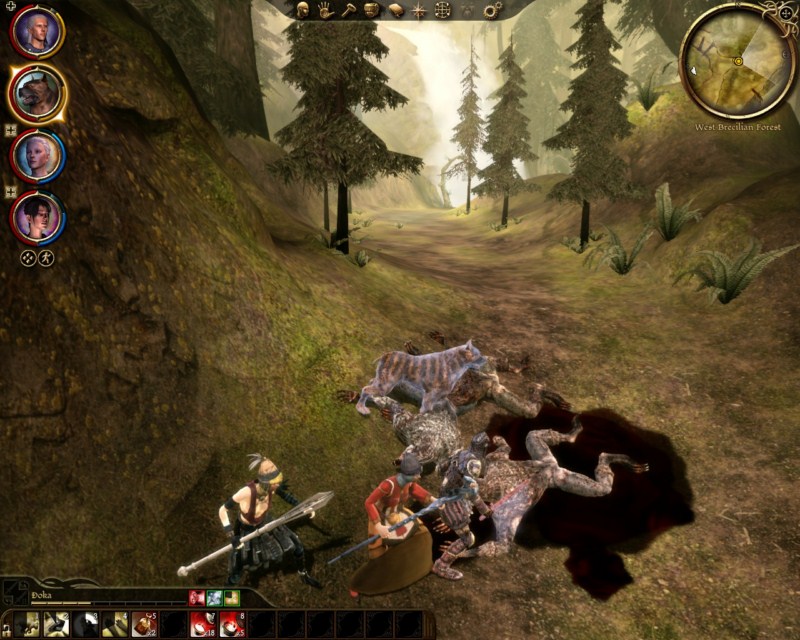This screenshot has width=800, height=640.
Task: Use the red item in slot 8
Action: tap(232, 624)
